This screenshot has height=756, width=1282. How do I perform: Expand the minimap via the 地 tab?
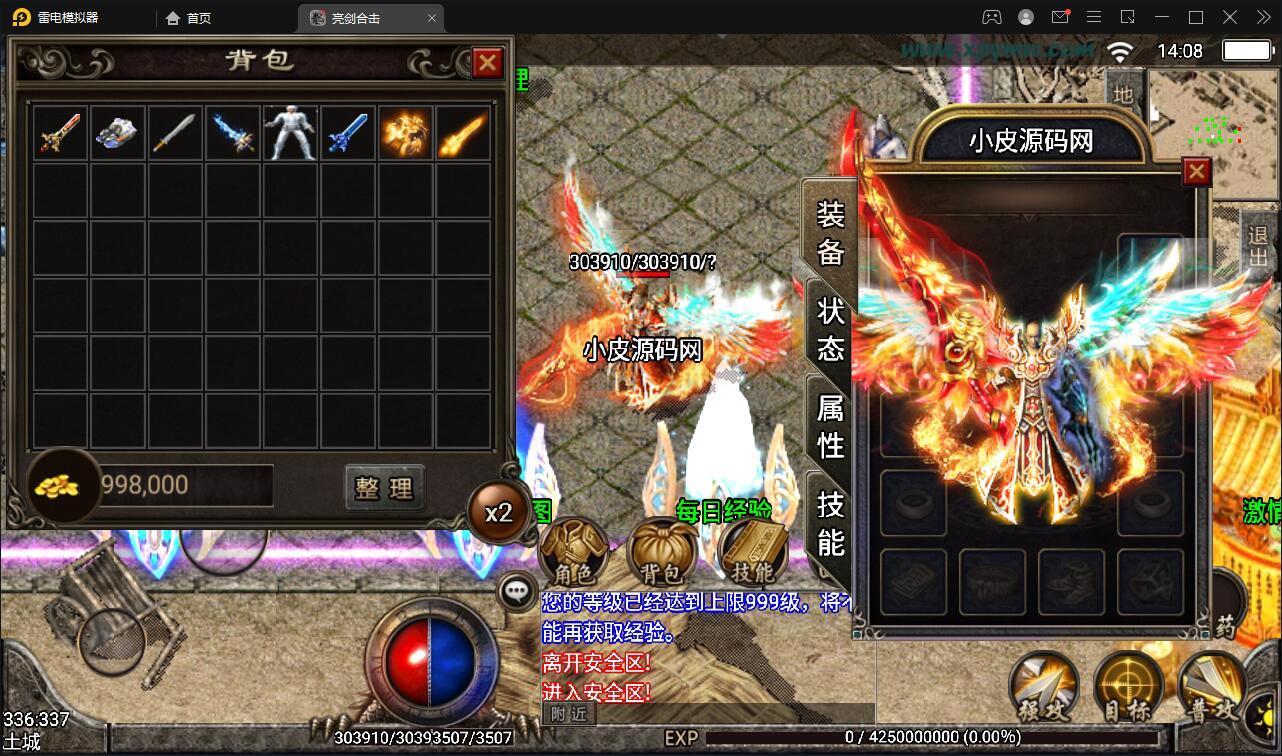[x=1123, y=95]
